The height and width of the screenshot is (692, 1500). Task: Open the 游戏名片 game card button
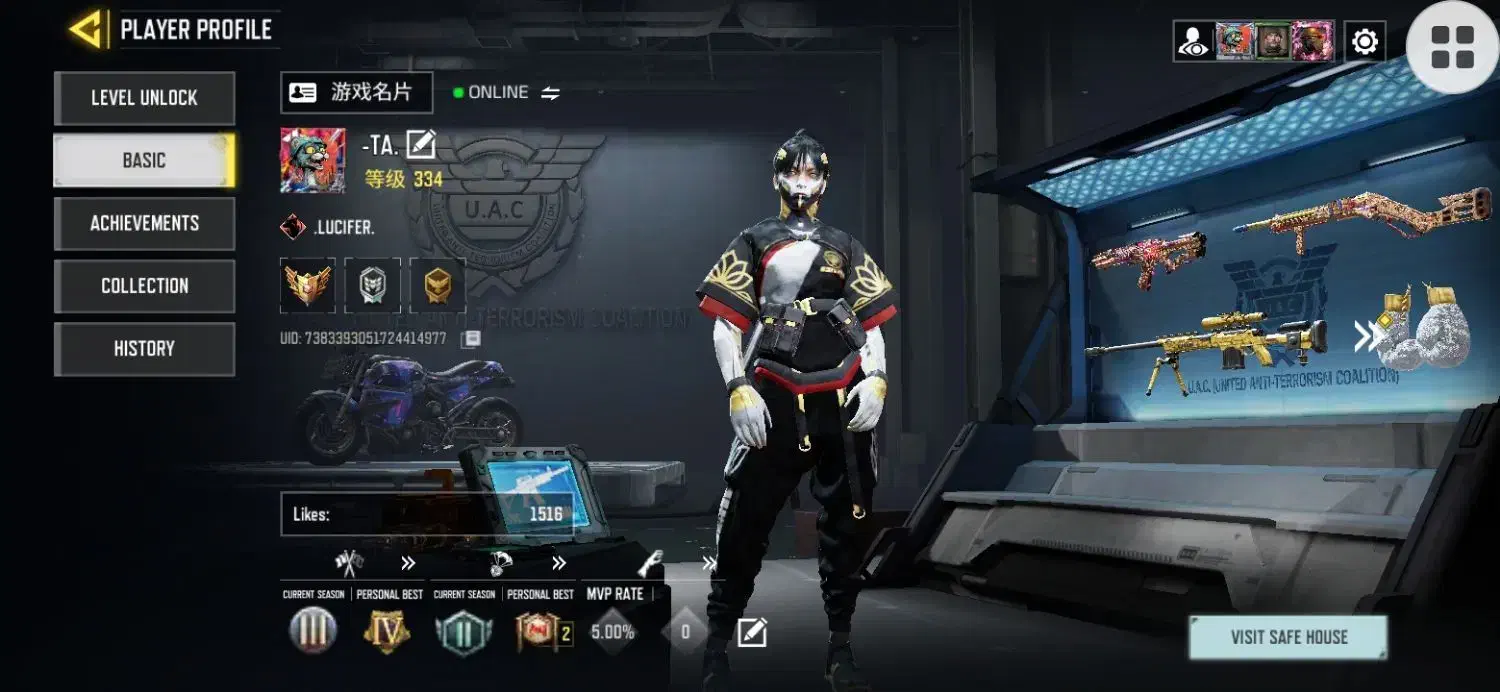[x=356, y=93]
